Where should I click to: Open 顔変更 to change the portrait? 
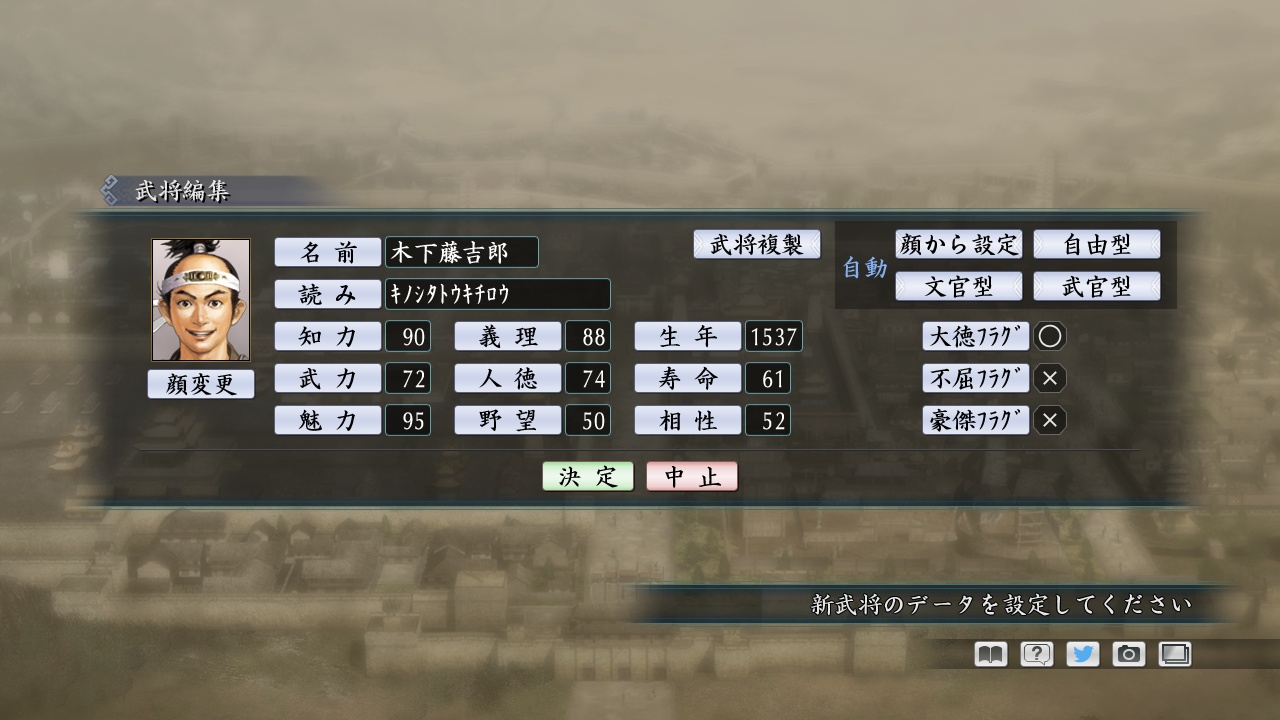(200, 384)
